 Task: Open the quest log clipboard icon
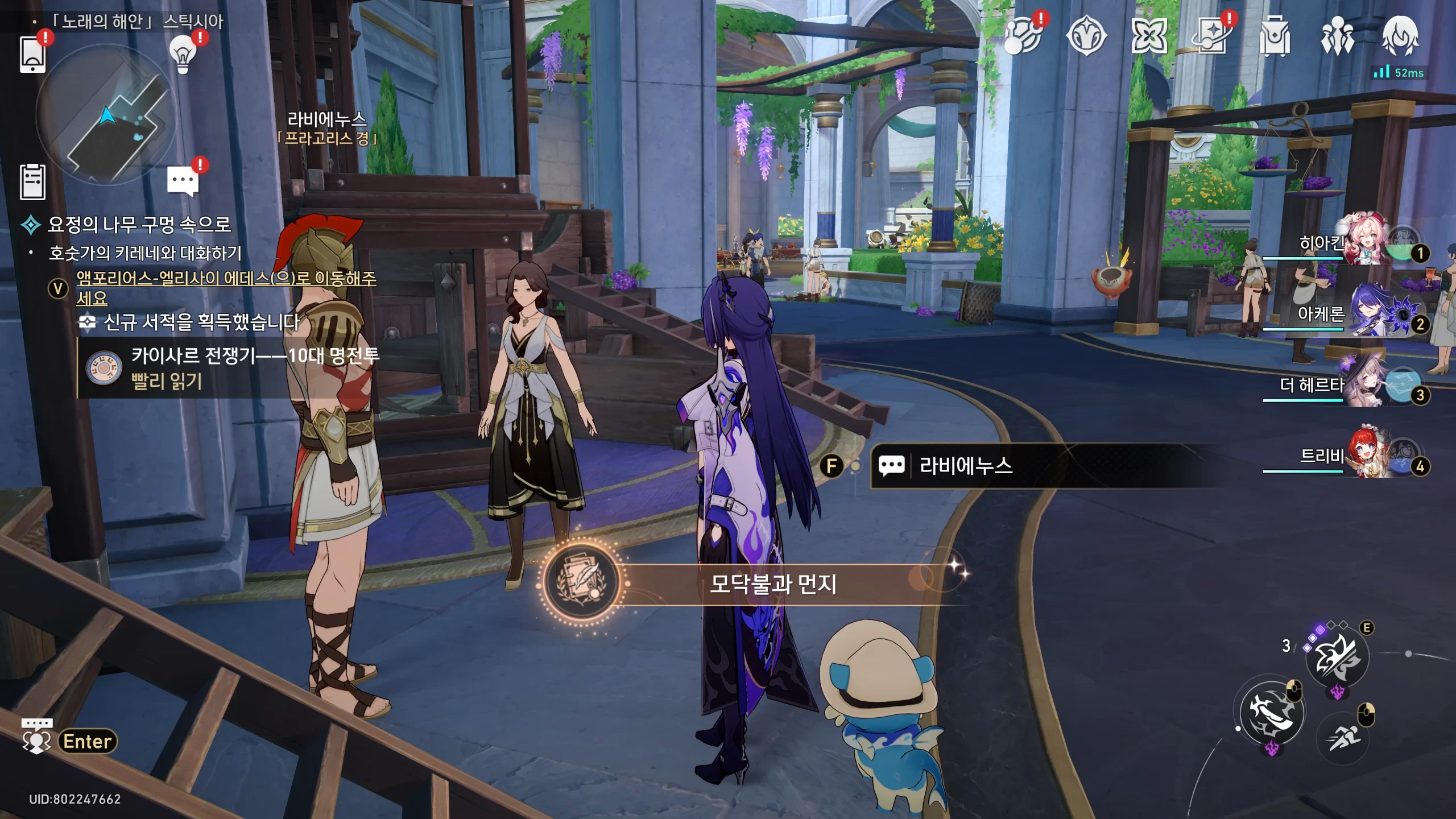pos(33,183)
